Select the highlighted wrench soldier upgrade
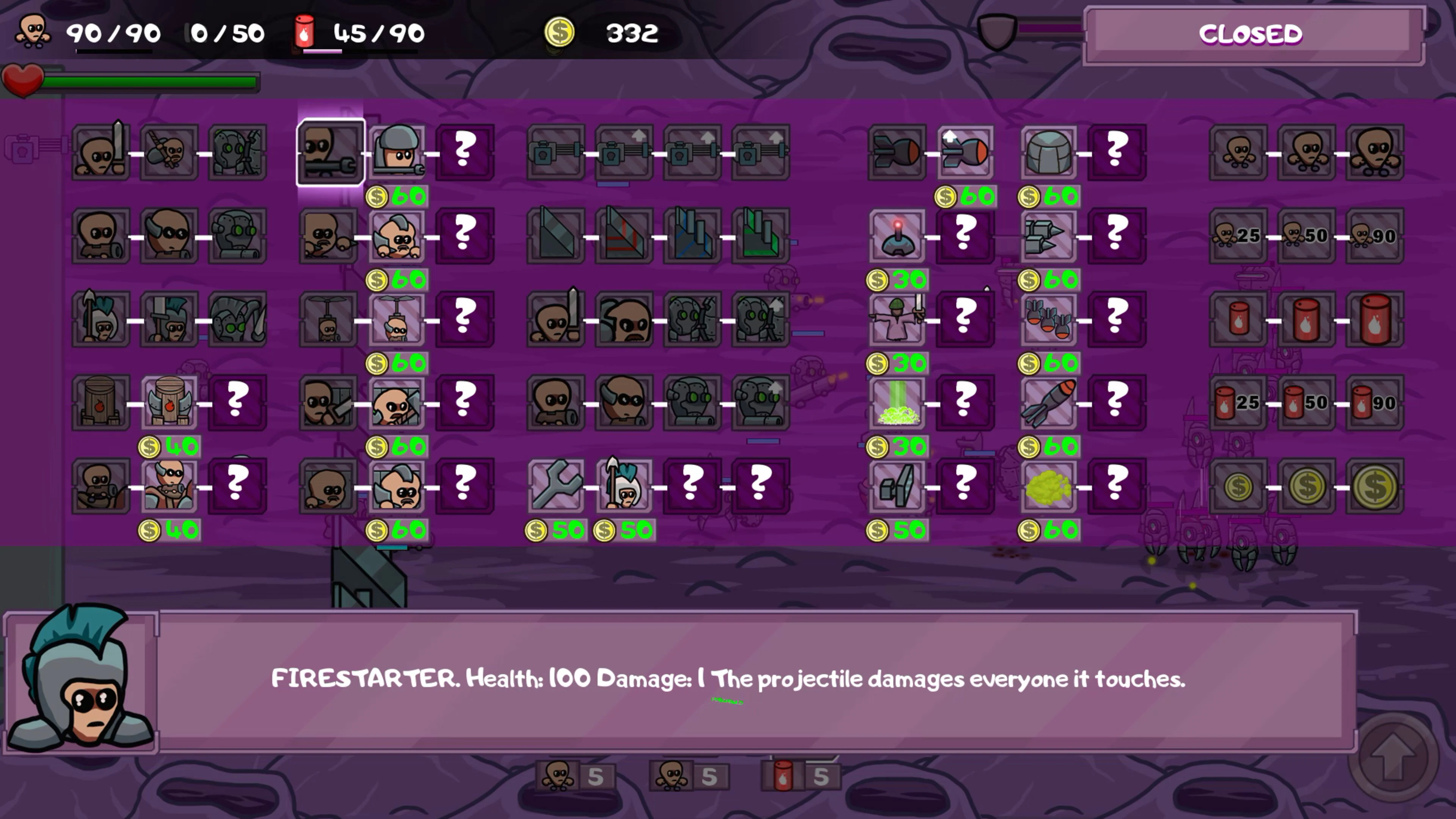 click(x=331, y=152)
